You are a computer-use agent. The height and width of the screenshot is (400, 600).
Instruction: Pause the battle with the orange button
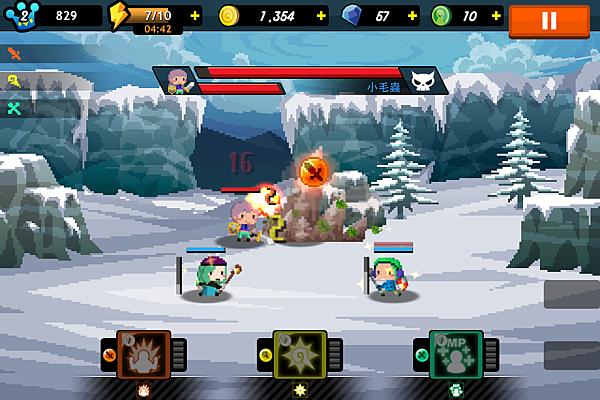pos(548,20)
